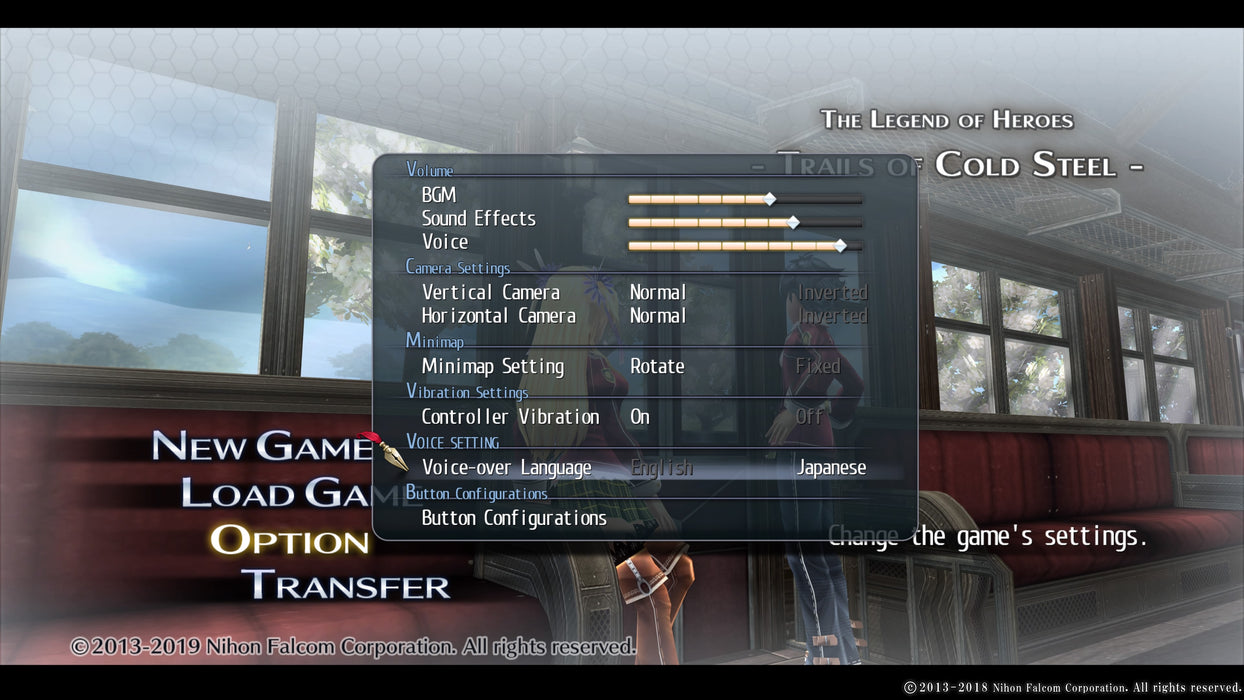Select the Option title menu entry

tap(289, 540)
